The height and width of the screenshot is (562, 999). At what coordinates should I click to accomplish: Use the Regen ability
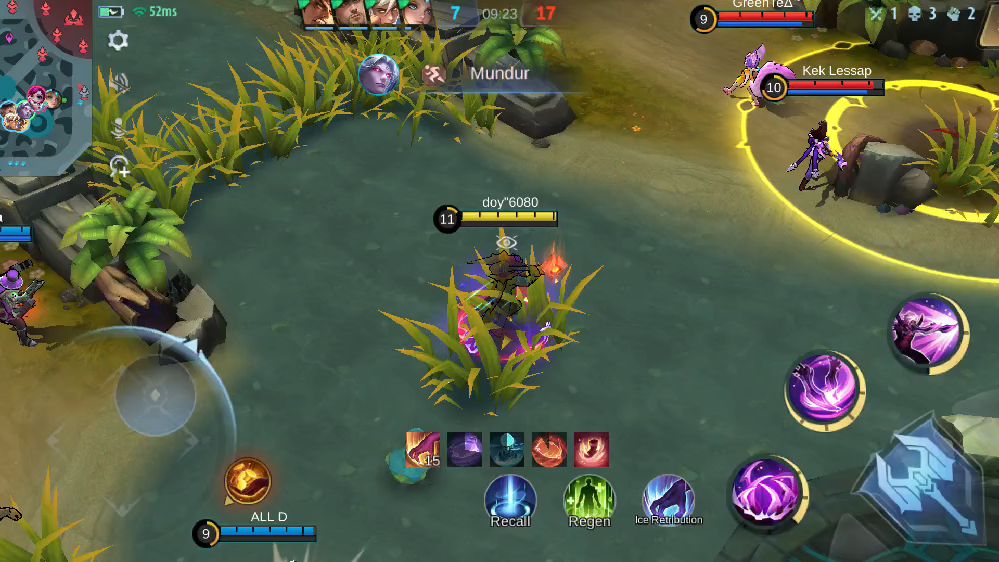[589, 499]
